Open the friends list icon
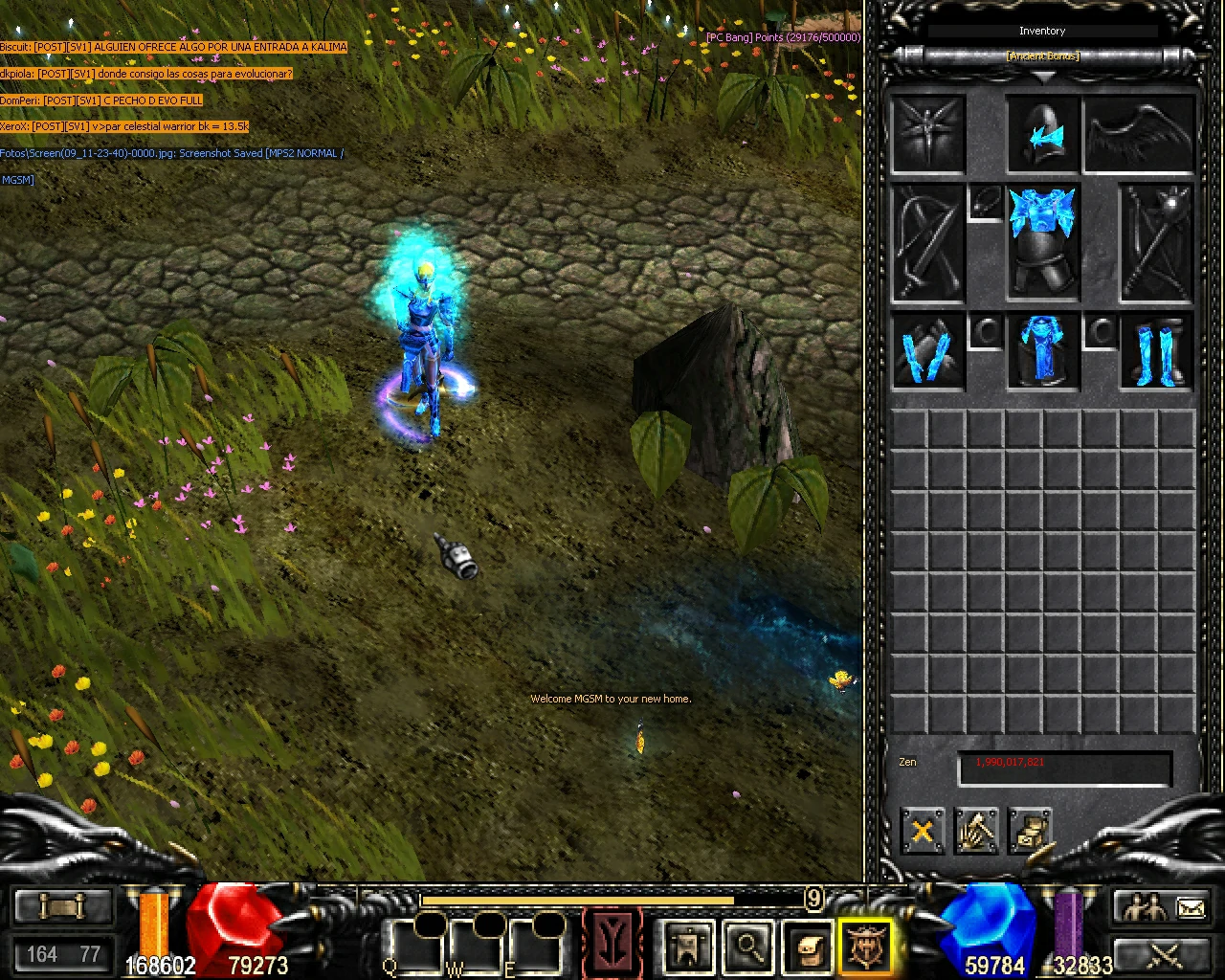Viewport: 1225px width, 980px height. click(x=1147, y=904)
